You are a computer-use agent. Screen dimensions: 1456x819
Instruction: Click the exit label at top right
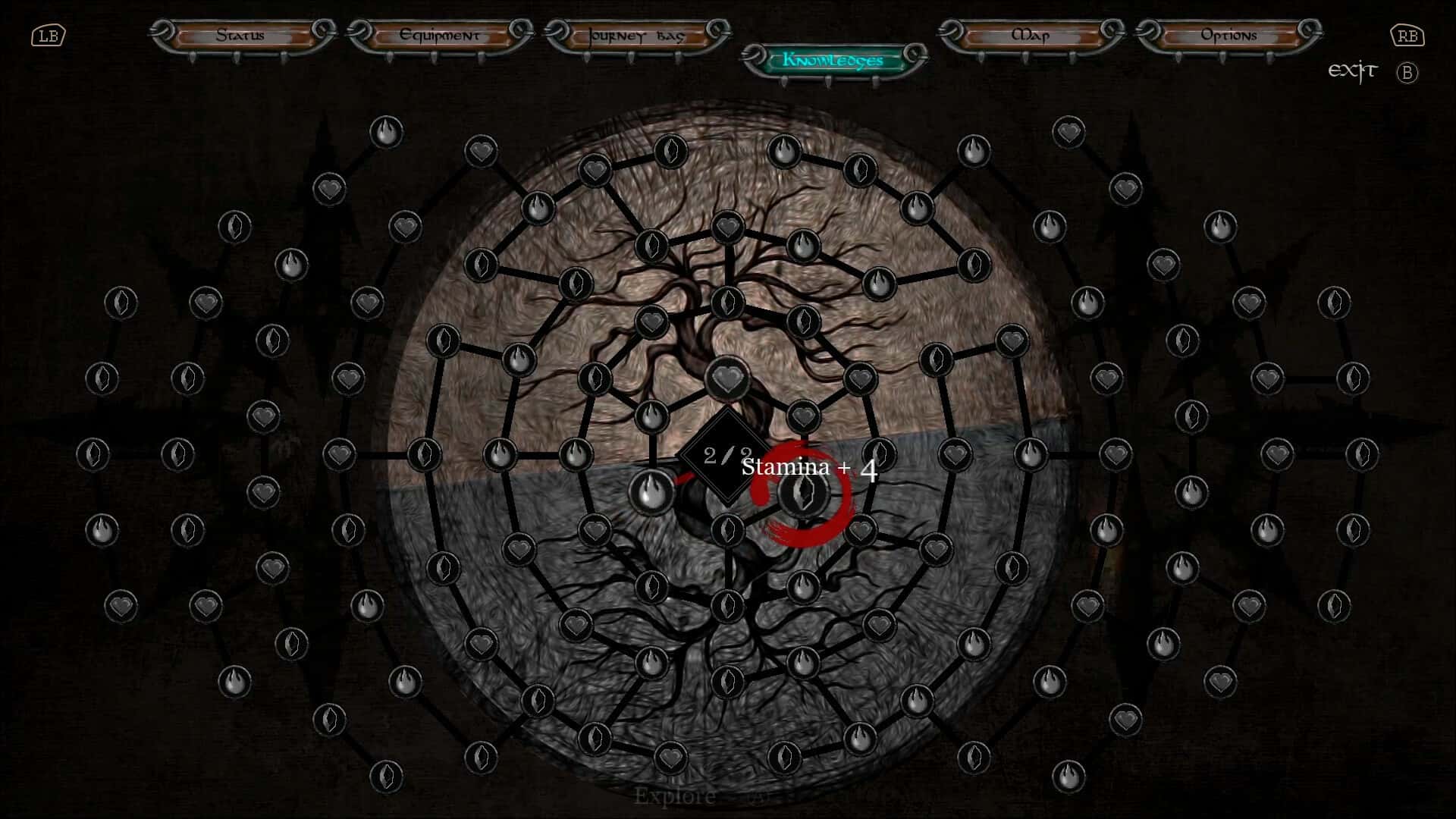pos(1353,71)
